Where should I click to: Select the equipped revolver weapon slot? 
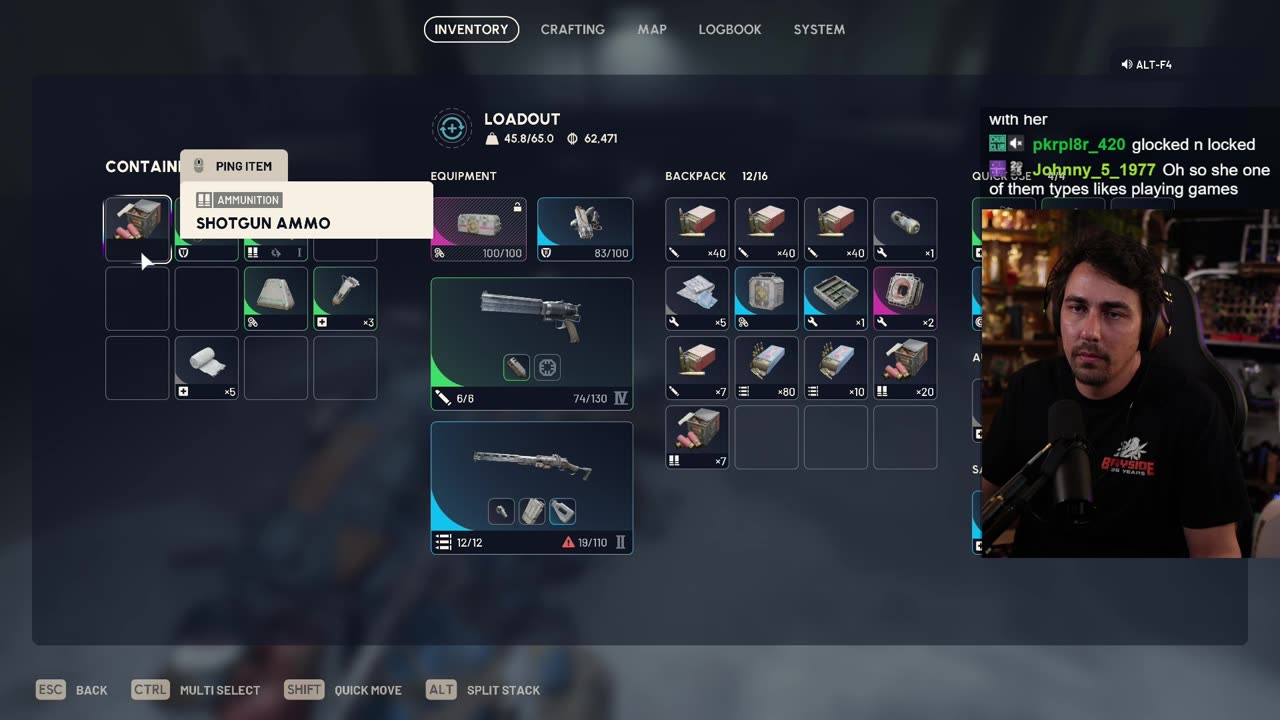click(531, 343)
